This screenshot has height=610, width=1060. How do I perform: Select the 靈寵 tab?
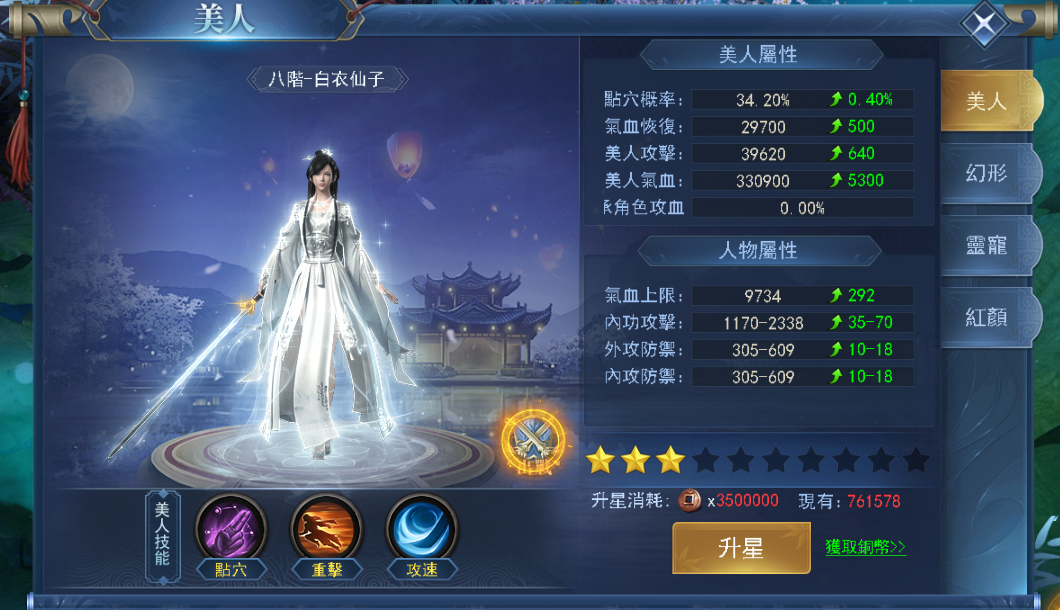coord(984,245)
